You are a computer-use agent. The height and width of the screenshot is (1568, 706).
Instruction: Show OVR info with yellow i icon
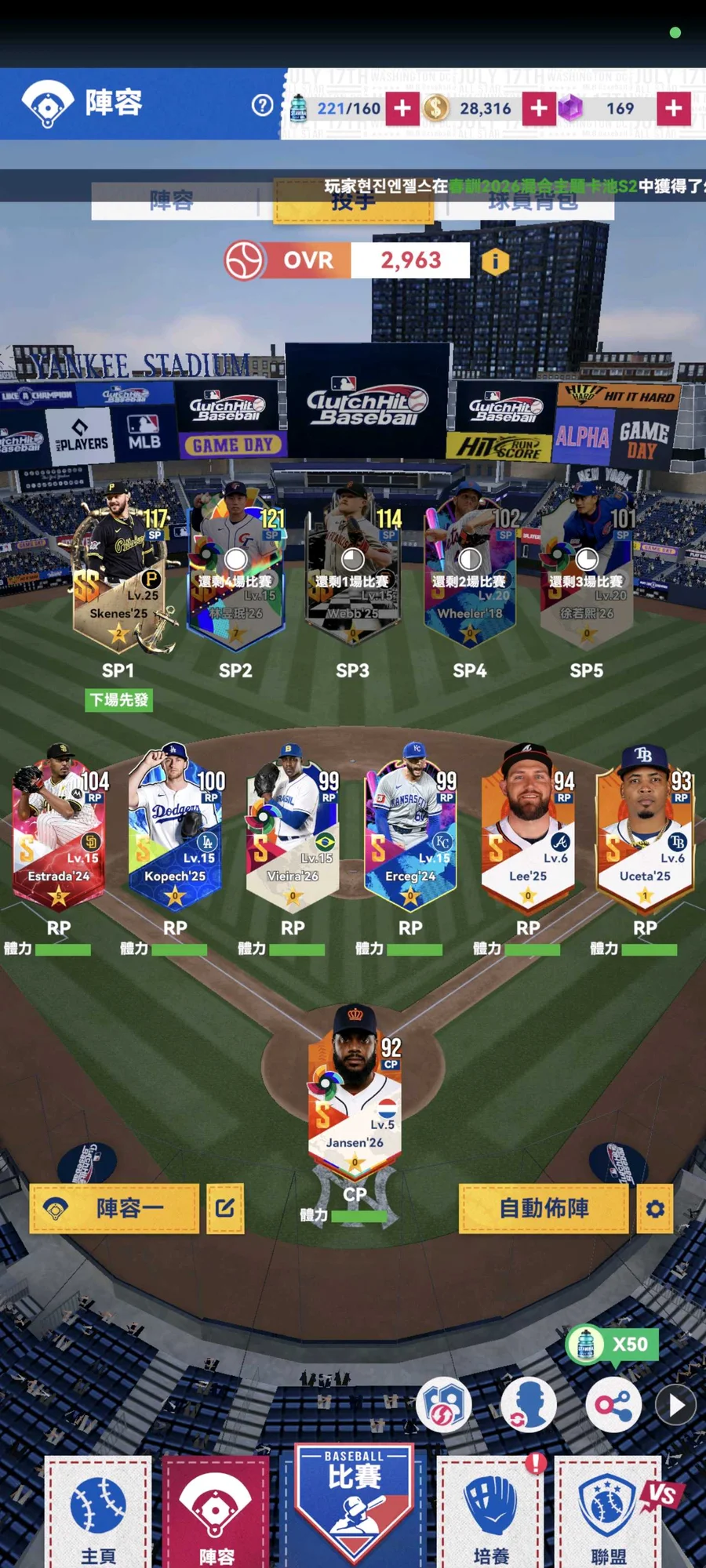[x=495, y=261]
